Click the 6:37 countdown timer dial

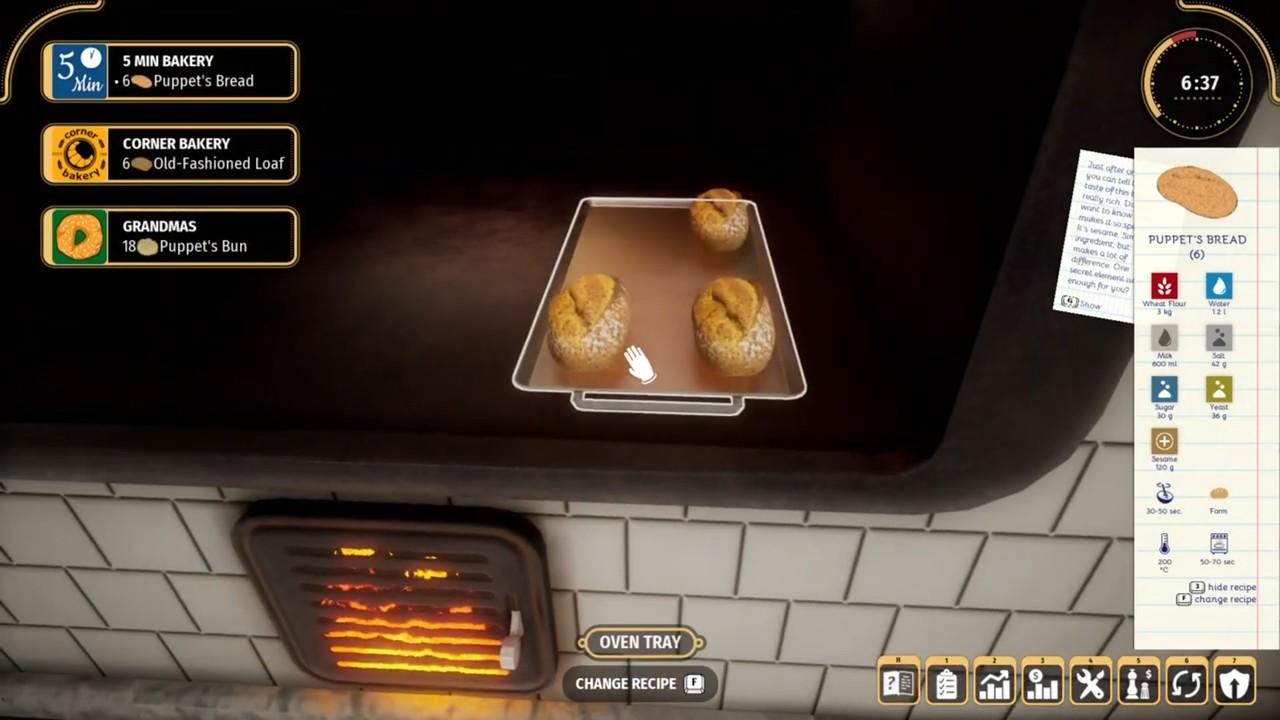point(1198,84)
